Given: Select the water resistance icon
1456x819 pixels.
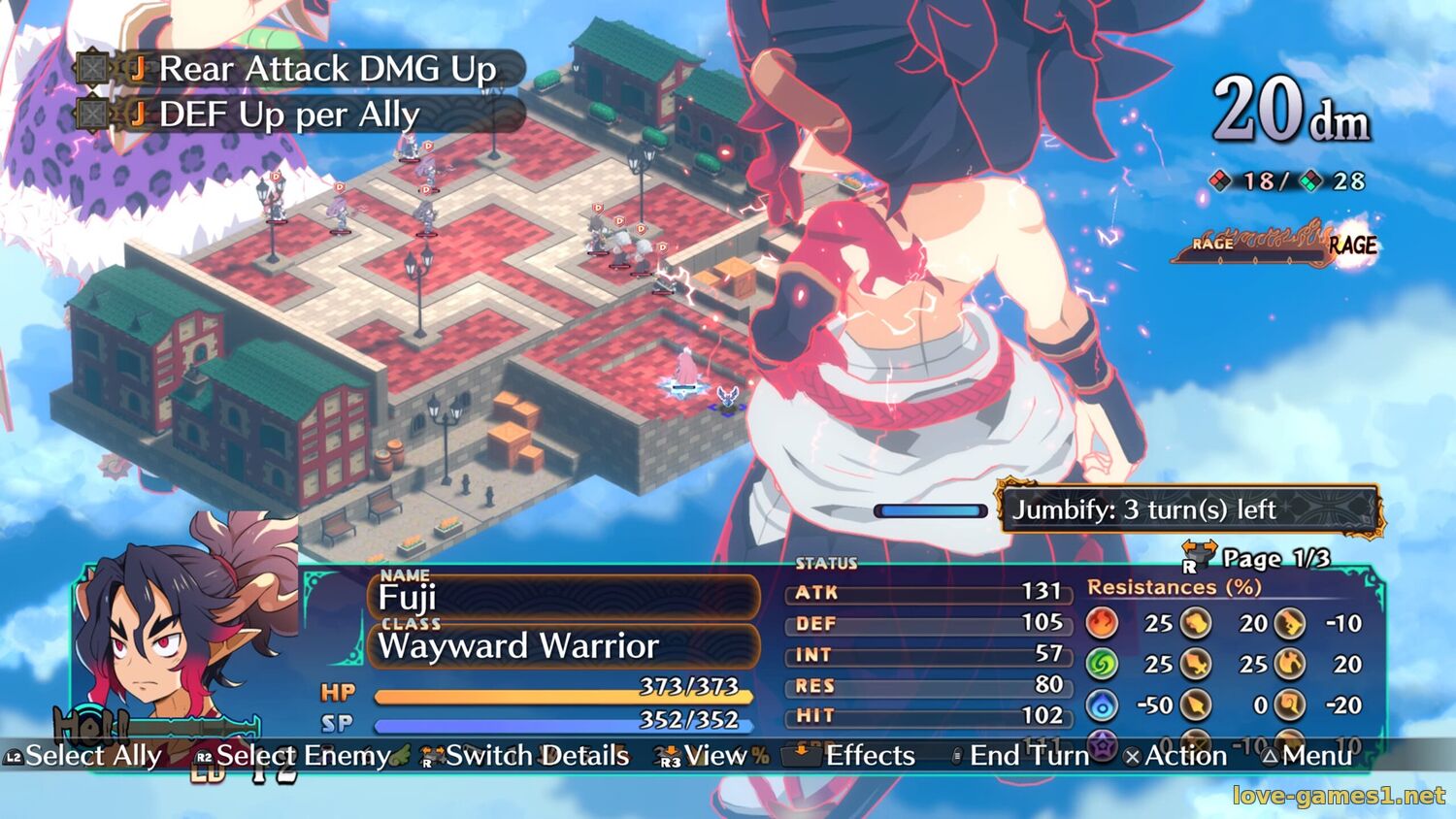Looking at the screenshot, I should 1102,705.
